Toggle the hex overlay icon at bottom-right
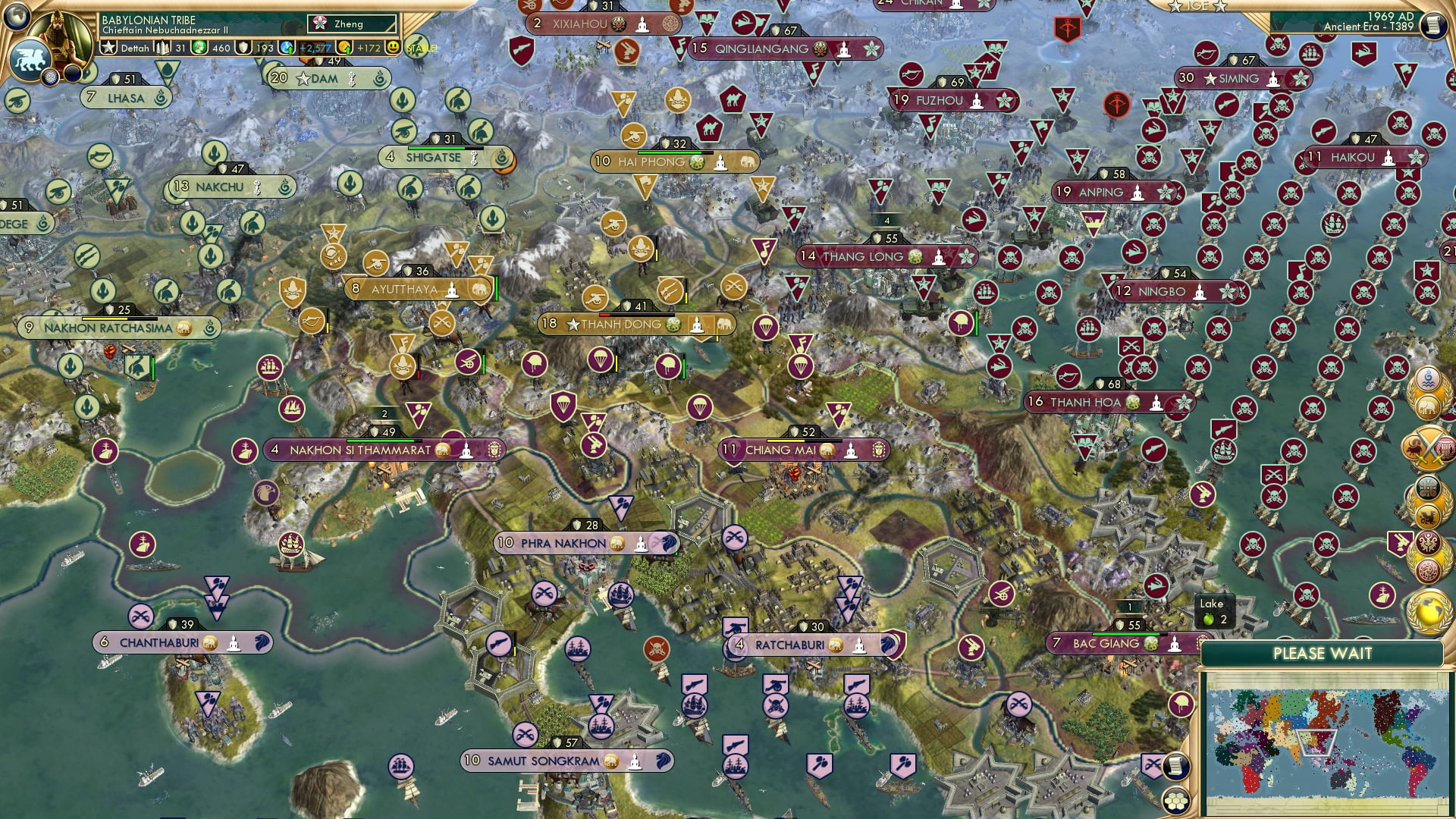This screenshot has height=819, width=1456. coord(1176,800)
